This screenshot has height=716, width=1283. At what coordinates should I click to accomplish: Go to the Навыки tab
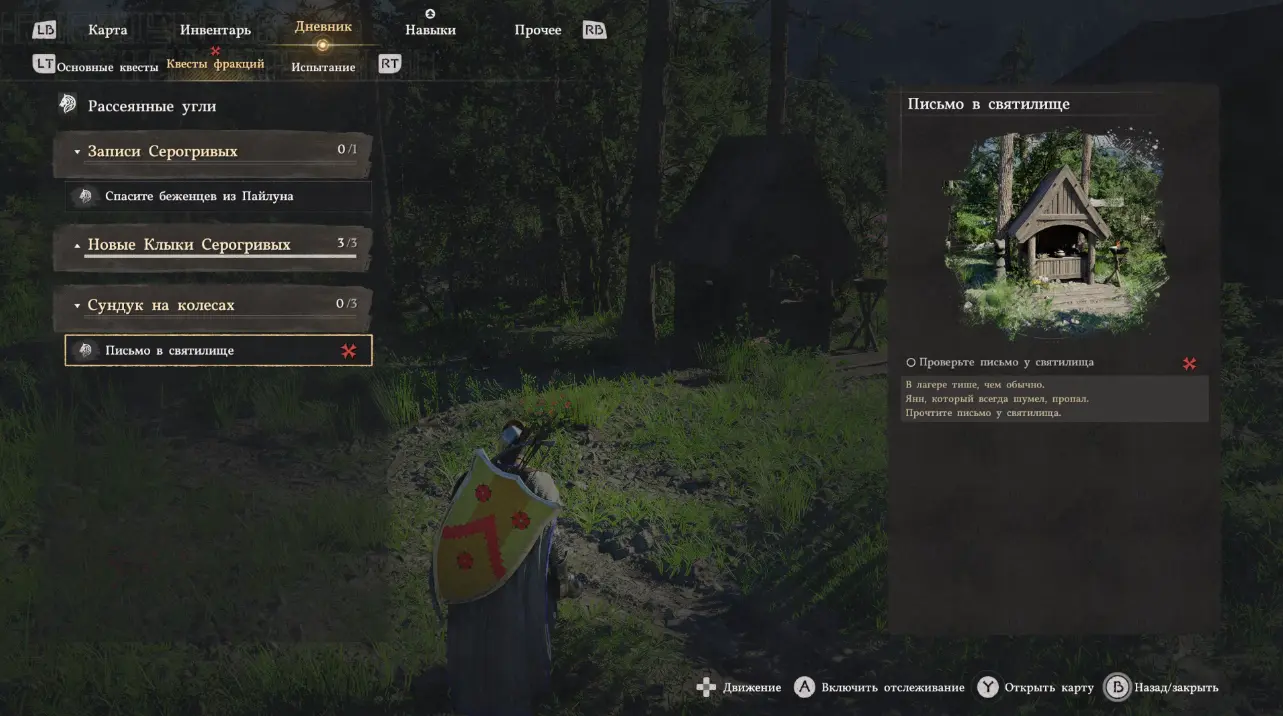(430, 30)
